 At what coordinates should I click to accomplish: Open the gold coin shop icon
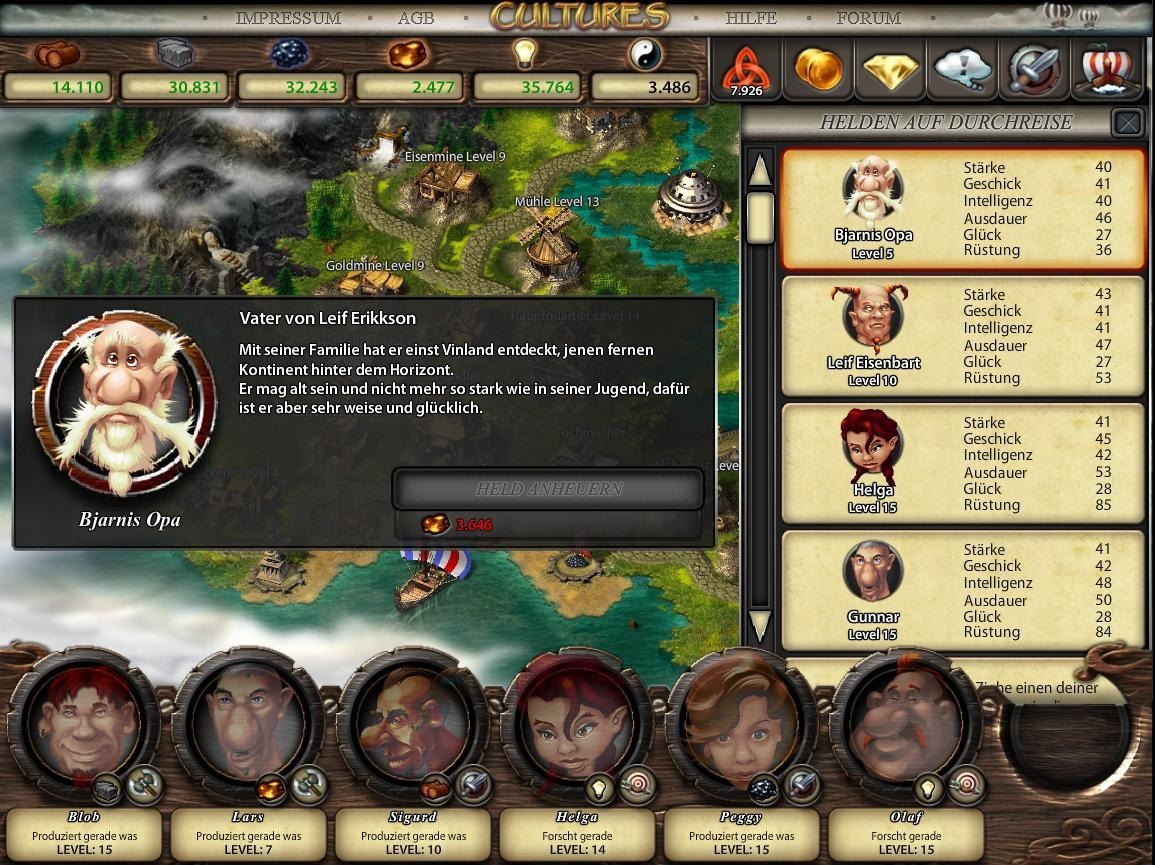click(x=818, y=69)
